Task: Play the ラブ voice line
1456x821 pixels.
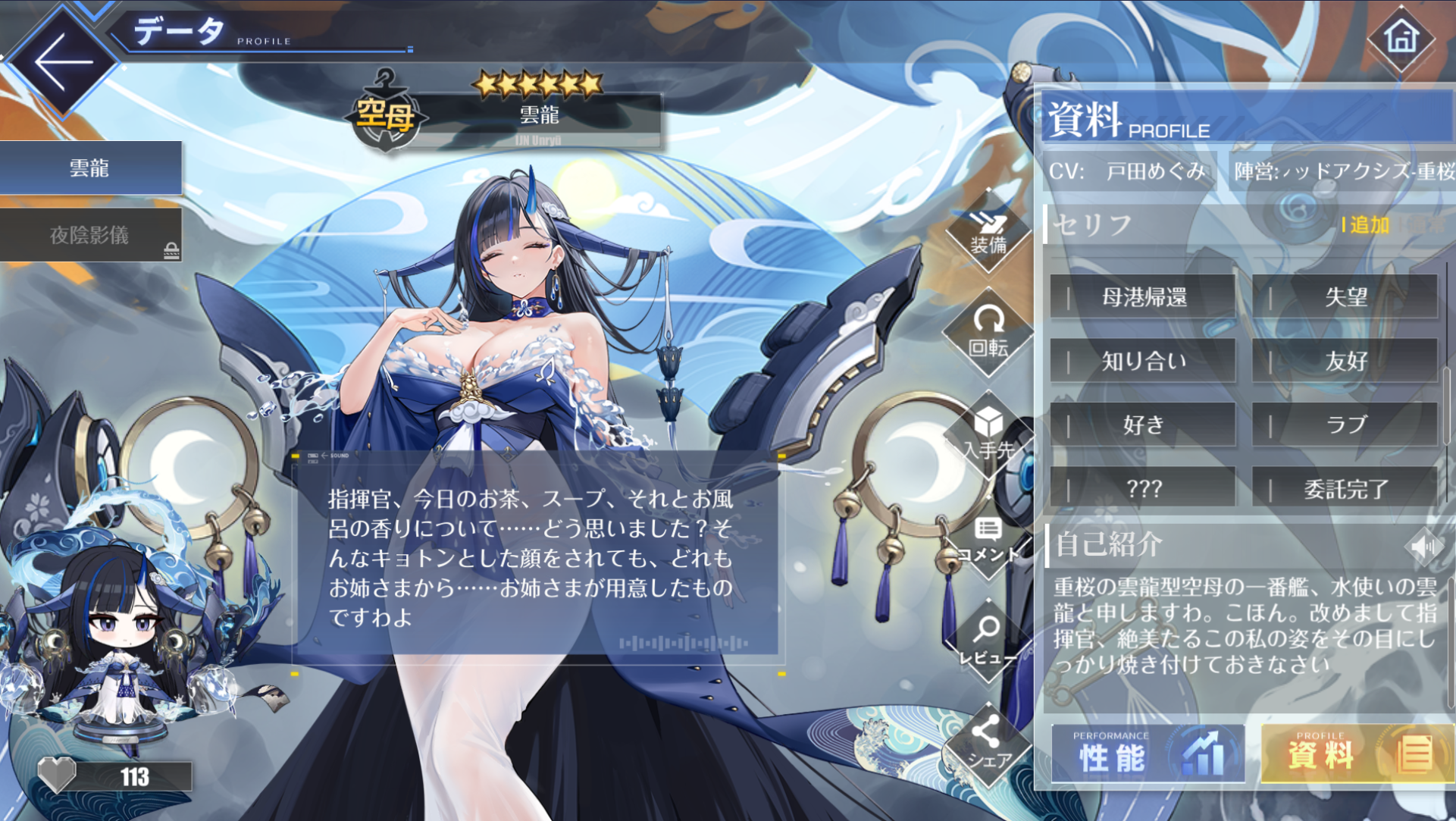Action: pyautogui.click(x=1345, y=425)
